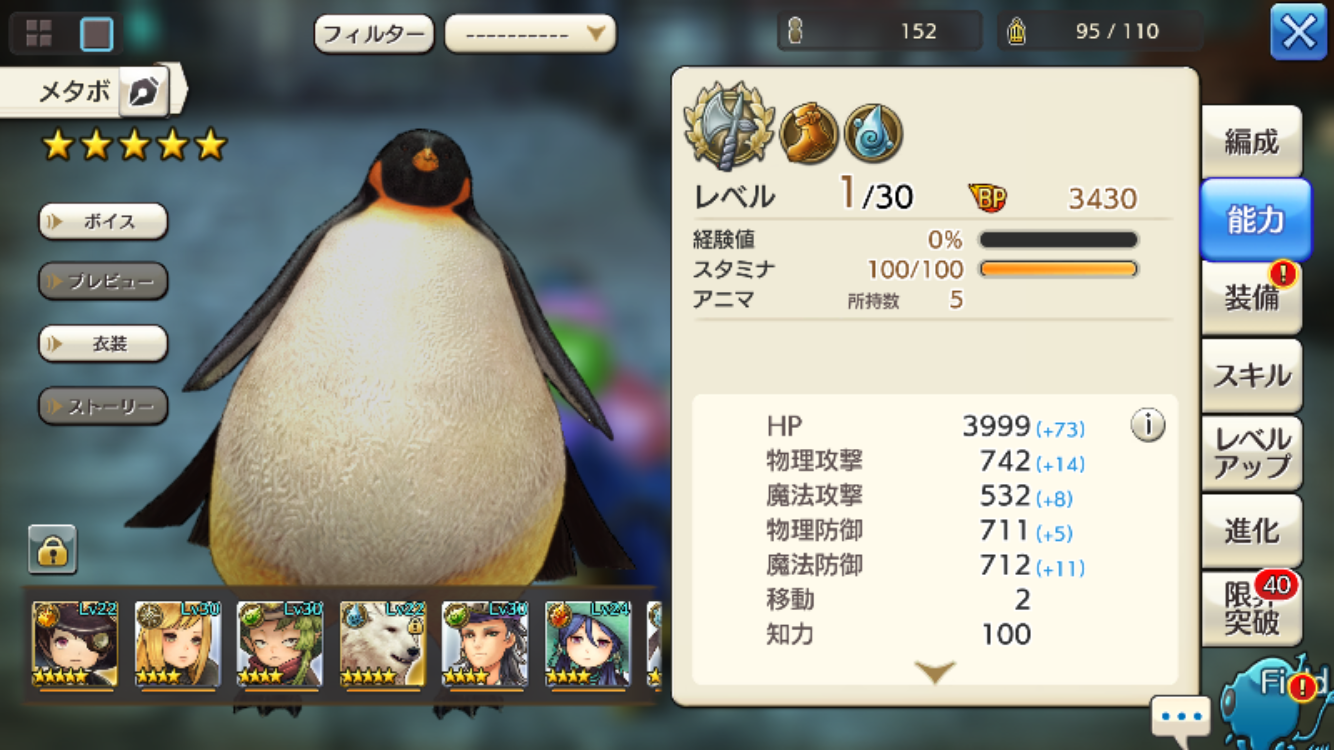The width and height of the screenshot is (1334, 750).
Task: Open the 限界突破 limit break tab
Action: (x=1251, y=608)
